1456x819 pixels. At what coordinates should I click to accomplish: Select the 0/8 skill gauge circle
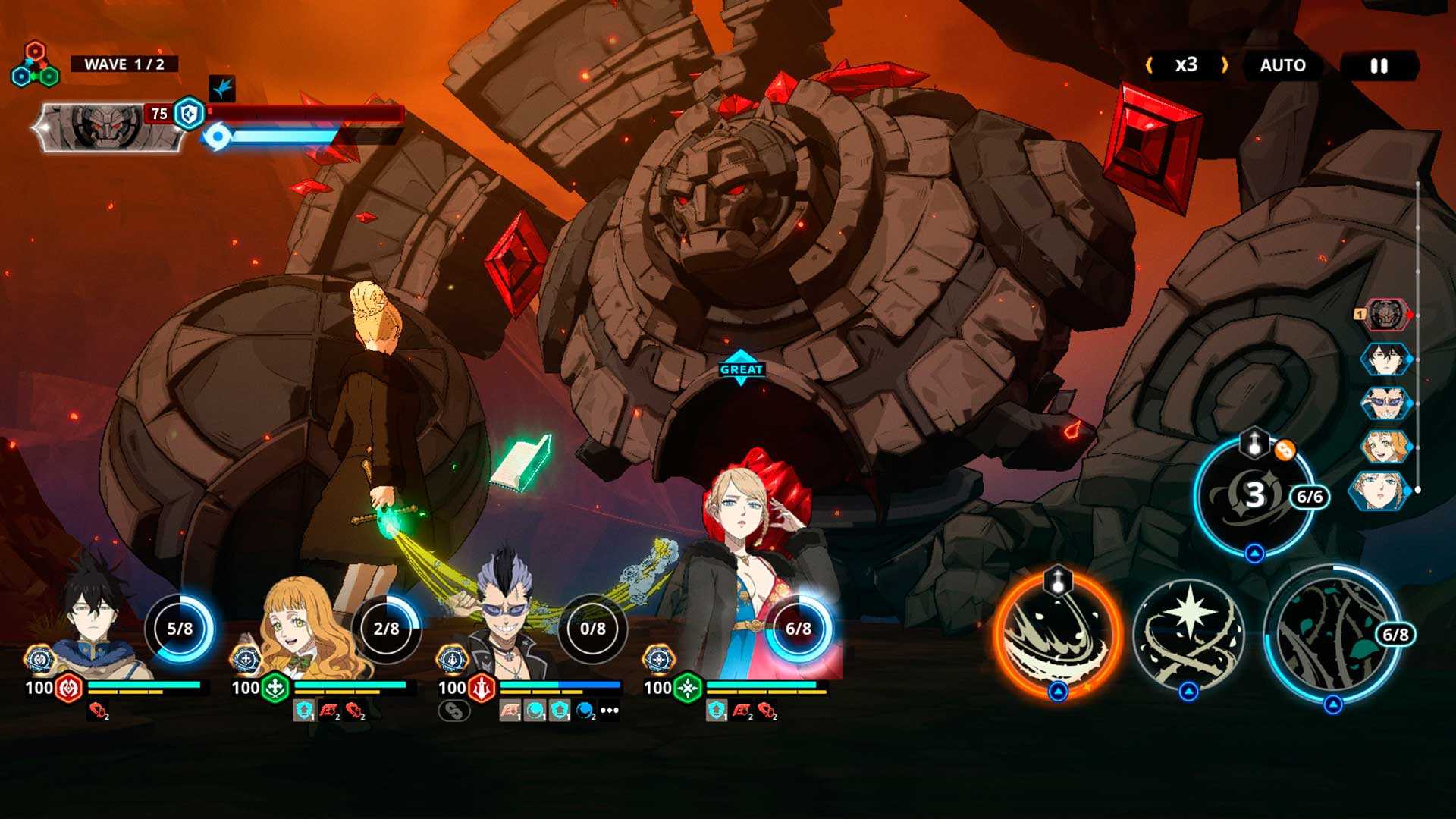coord(592,629)
